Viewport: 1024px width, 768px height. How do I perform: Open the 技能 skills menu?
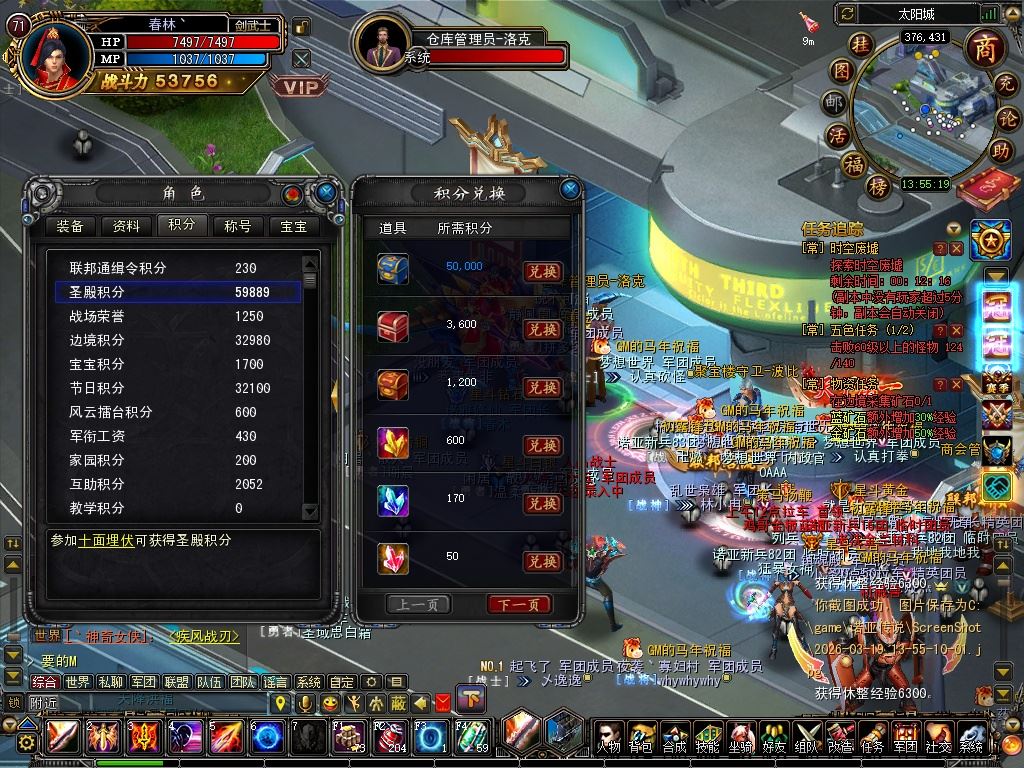[707, 739]
